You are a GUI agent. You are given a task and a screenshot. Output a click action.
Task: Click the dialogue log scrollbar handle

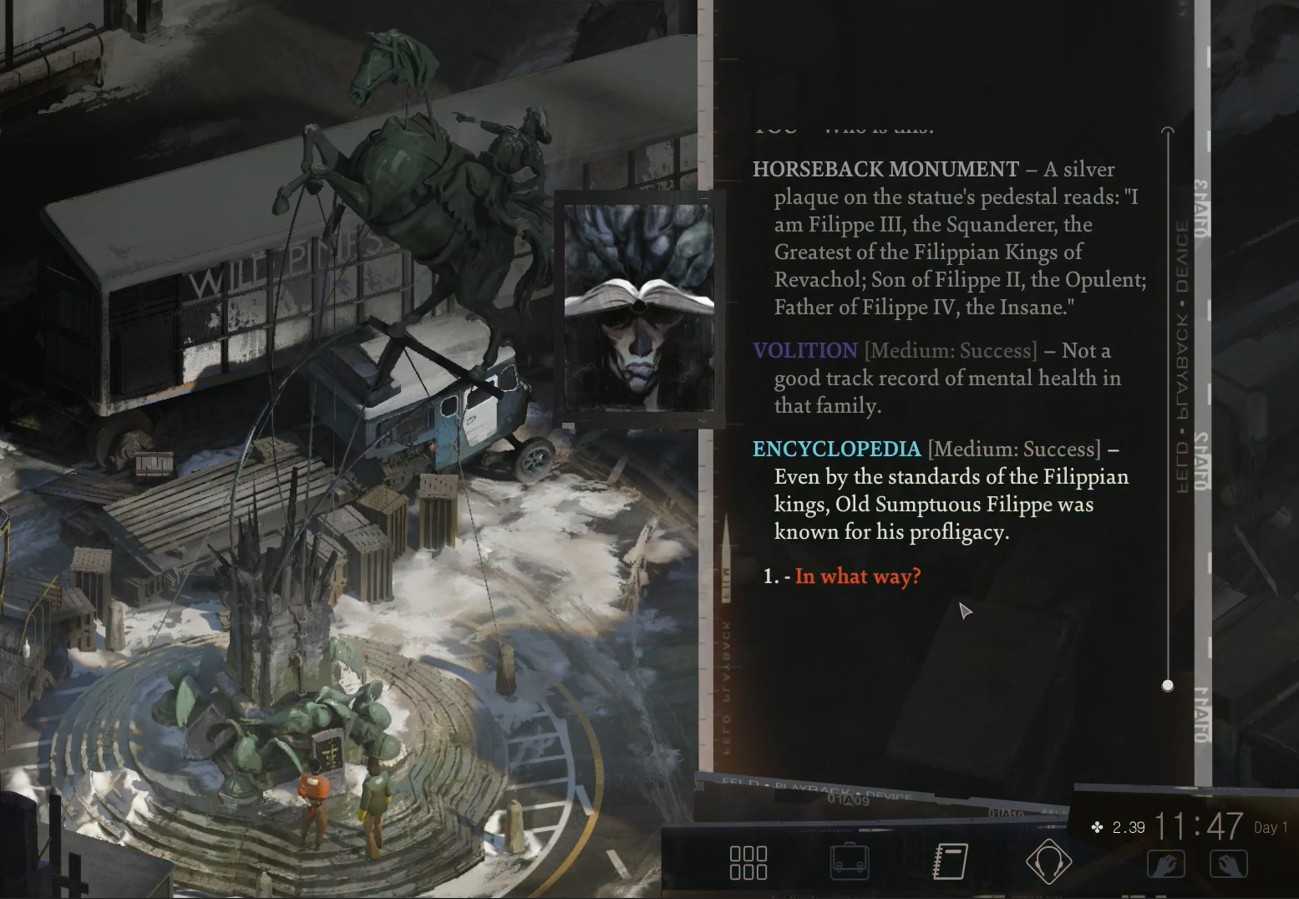[1167, 685]
